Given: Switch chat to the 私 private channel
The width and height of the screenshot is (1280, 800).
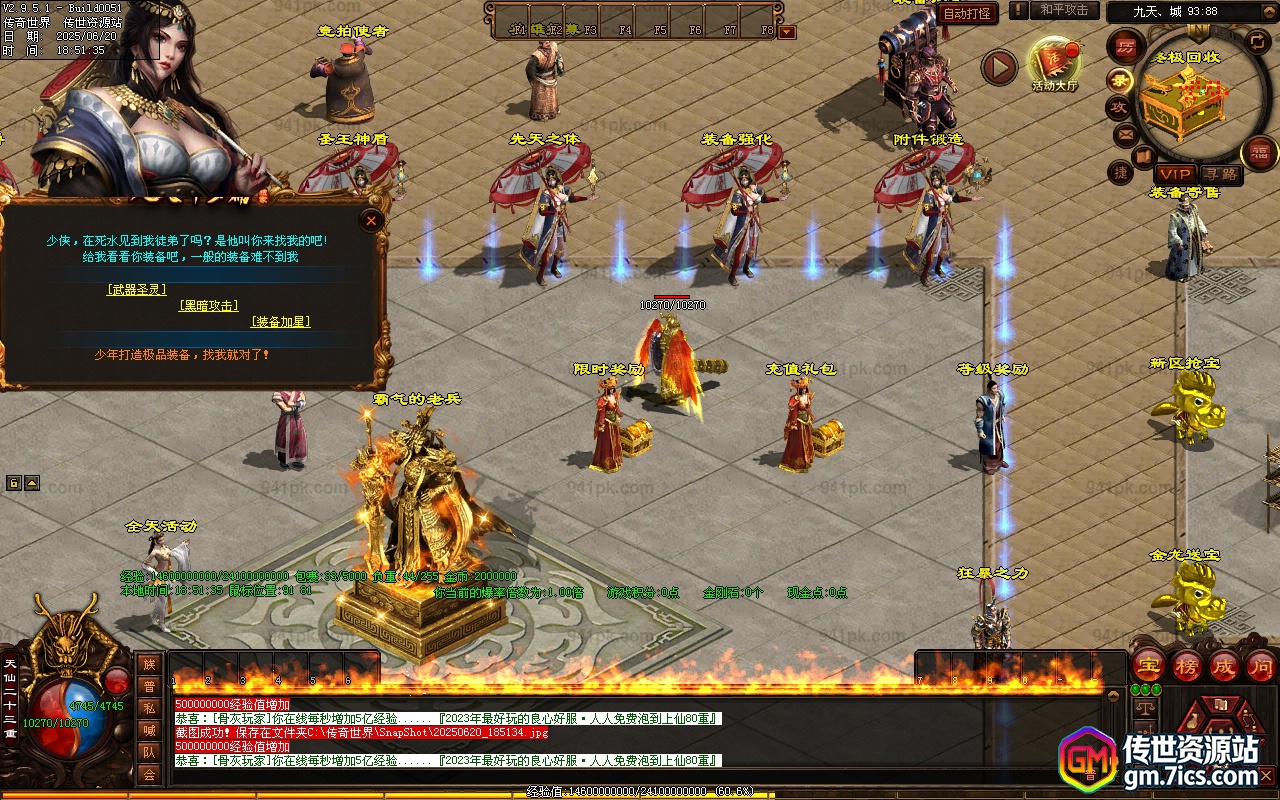Looking at the screenshot, I should pos(149,707).
